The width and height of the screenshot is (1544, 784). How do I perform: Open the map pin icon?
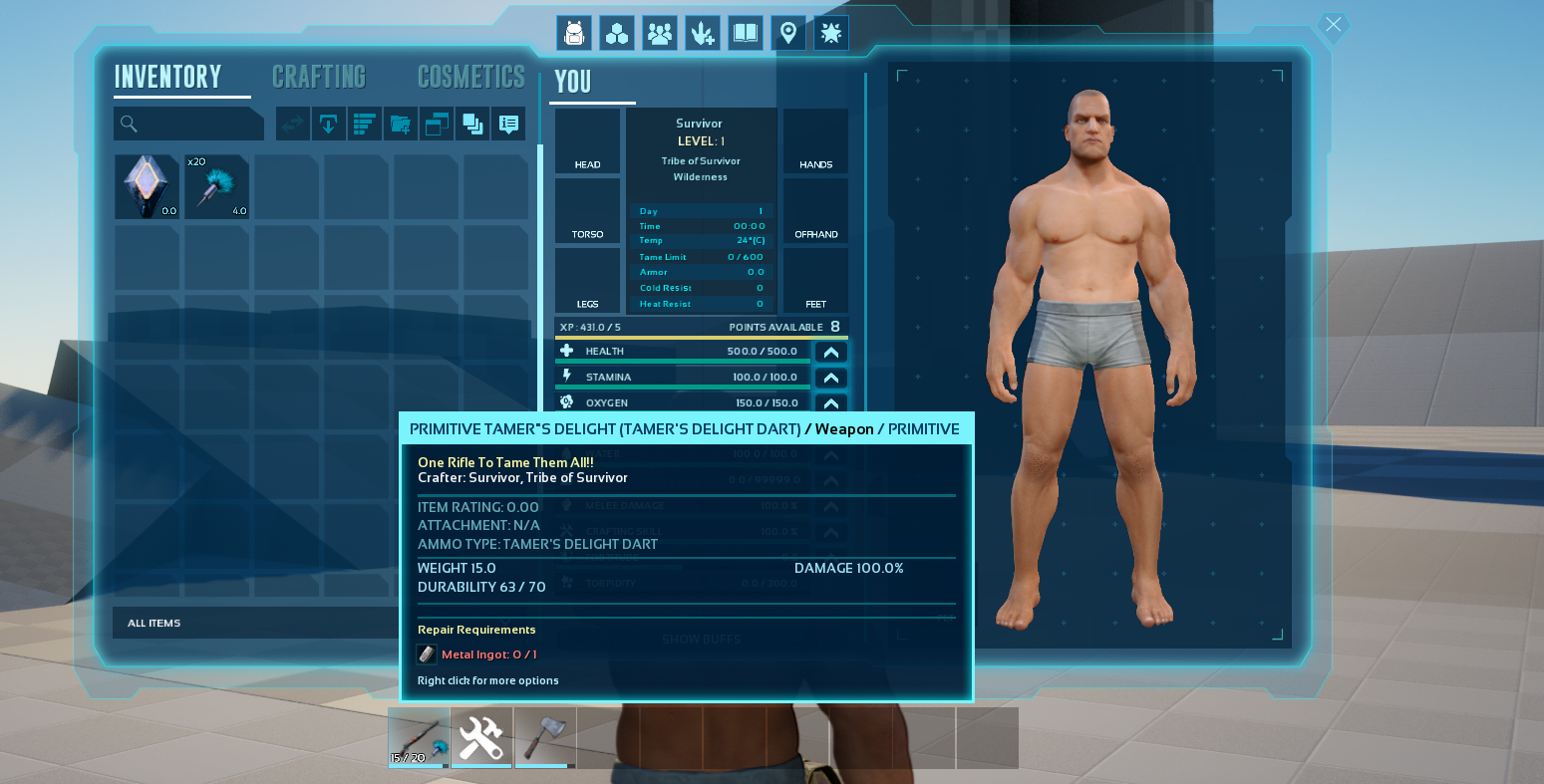click(788, 34)
